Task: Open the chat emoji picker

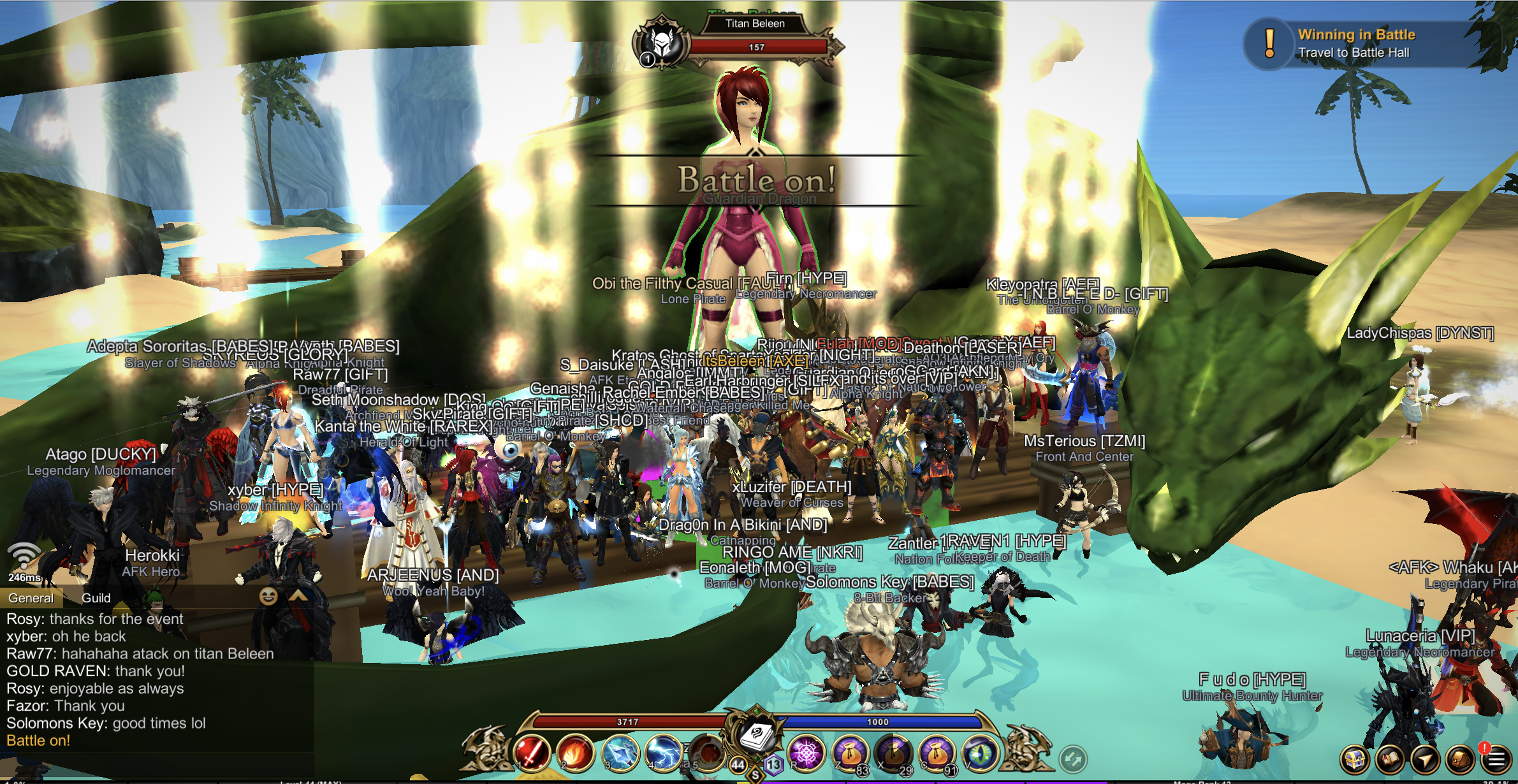Action: tap(268, 596)
